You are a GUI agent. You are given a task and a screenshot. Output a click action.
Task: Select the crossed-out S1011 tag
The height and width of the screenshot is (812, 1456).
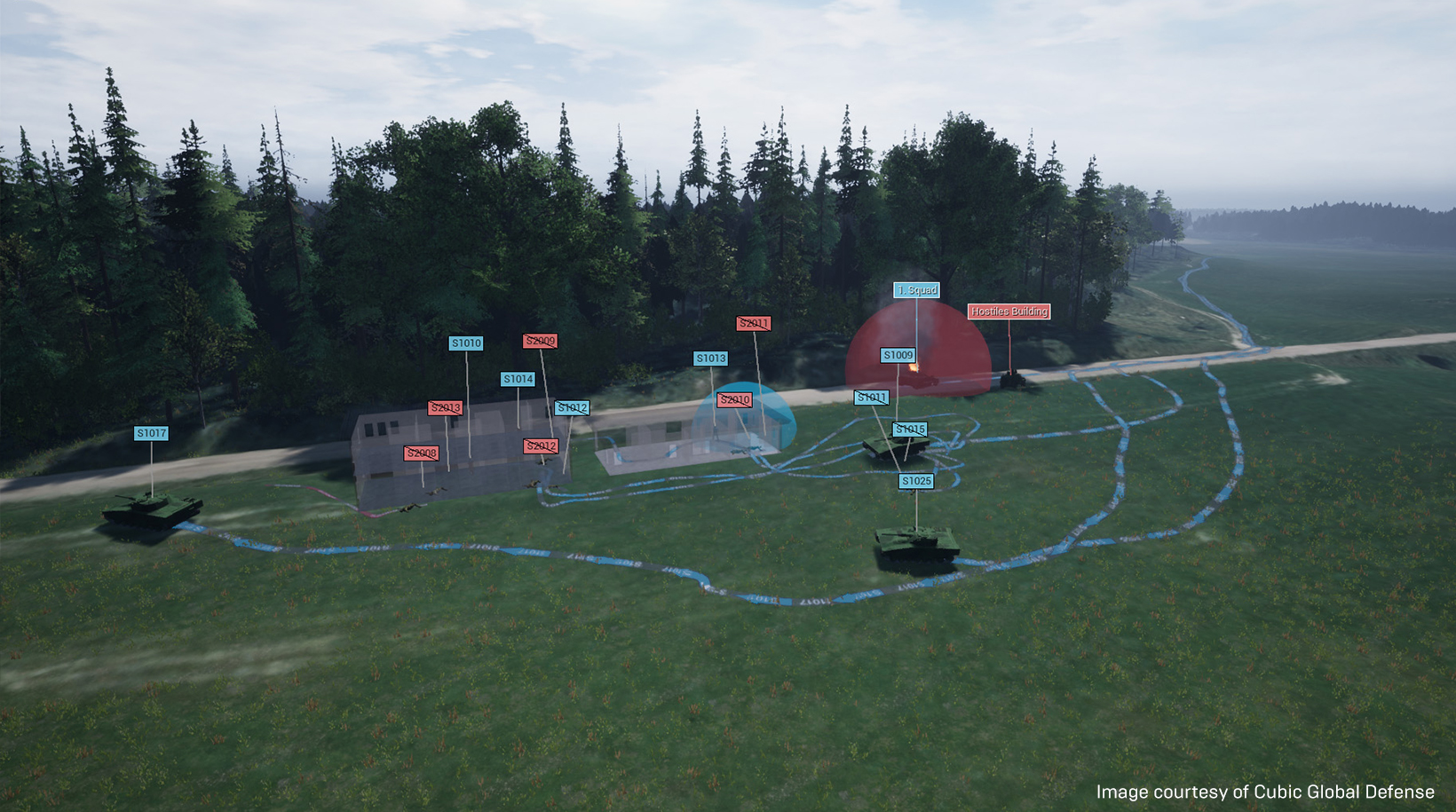(871, 397)
